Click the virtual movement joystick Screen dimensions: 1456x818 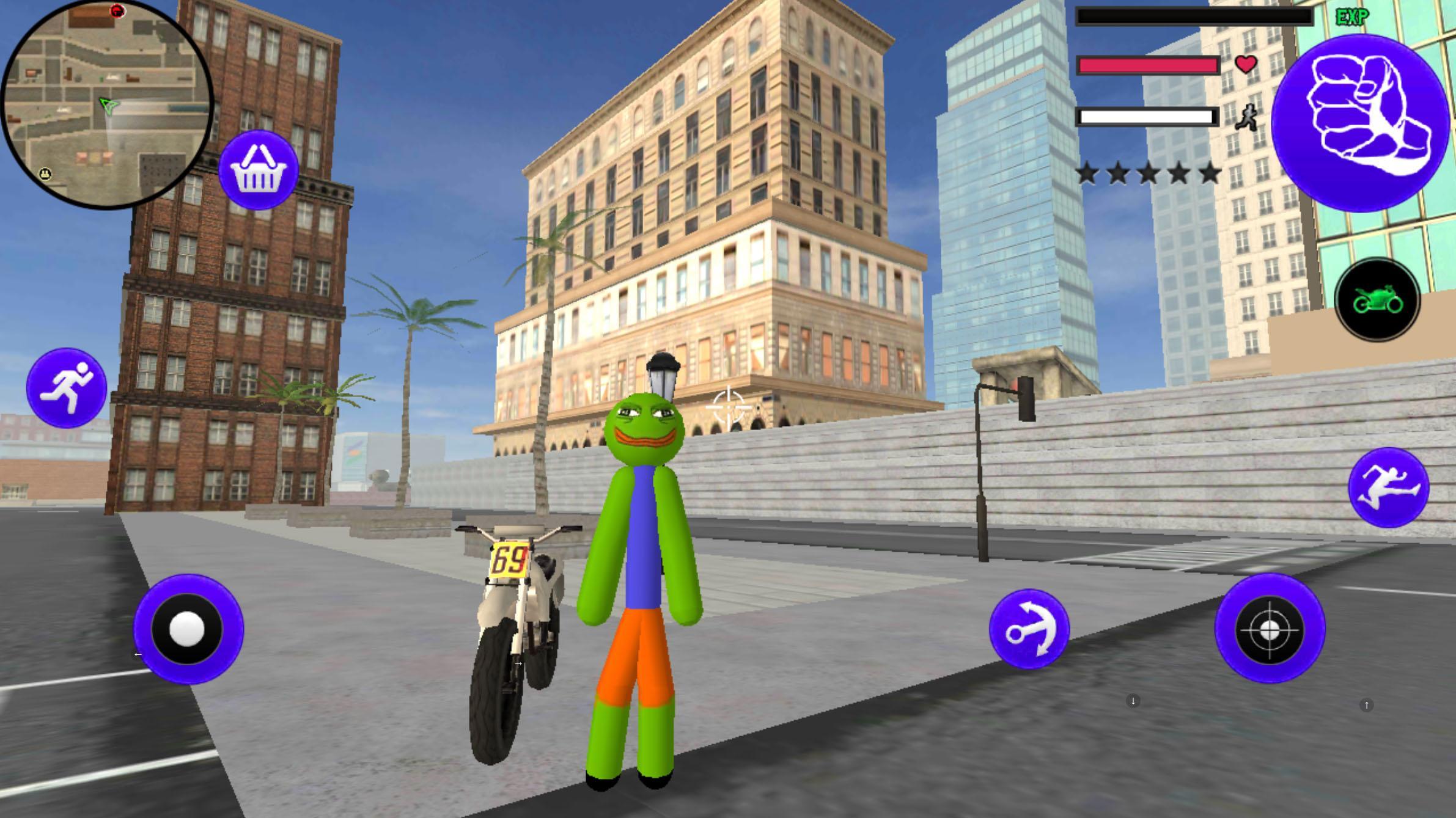pos(188,628)
